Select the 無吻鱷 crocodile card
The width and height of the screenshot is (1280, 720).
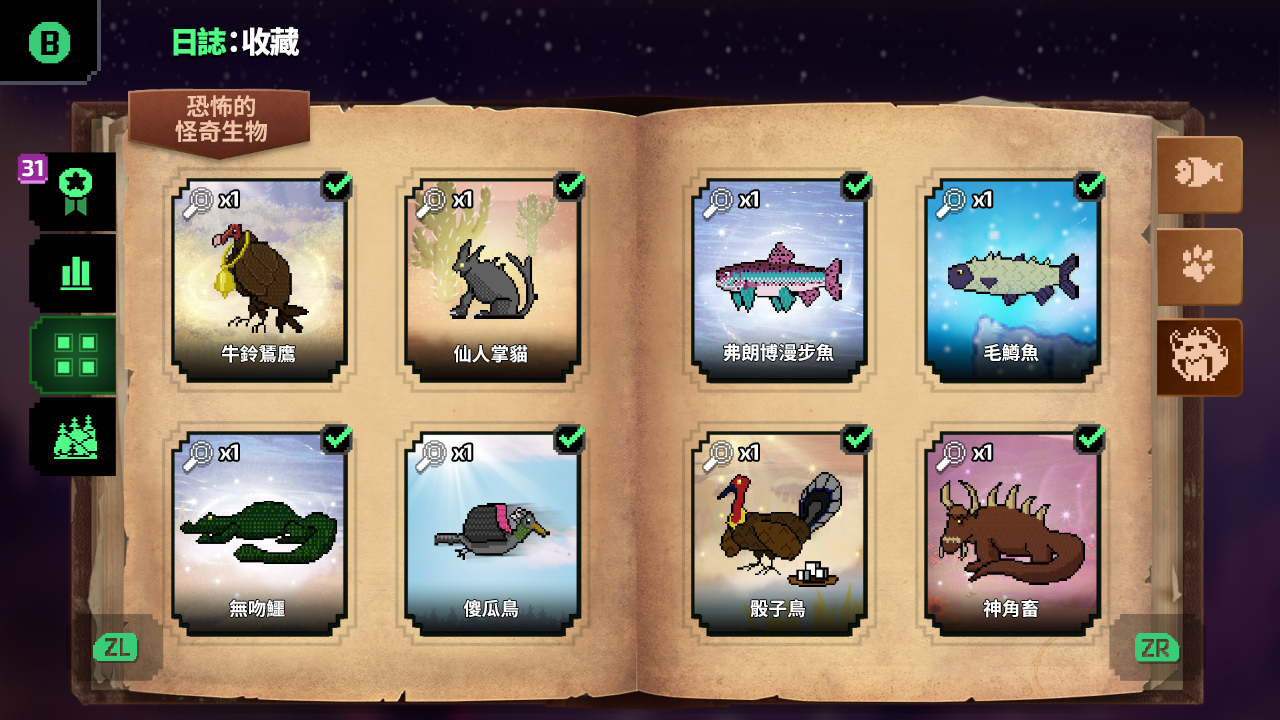(x=259, y=534)
